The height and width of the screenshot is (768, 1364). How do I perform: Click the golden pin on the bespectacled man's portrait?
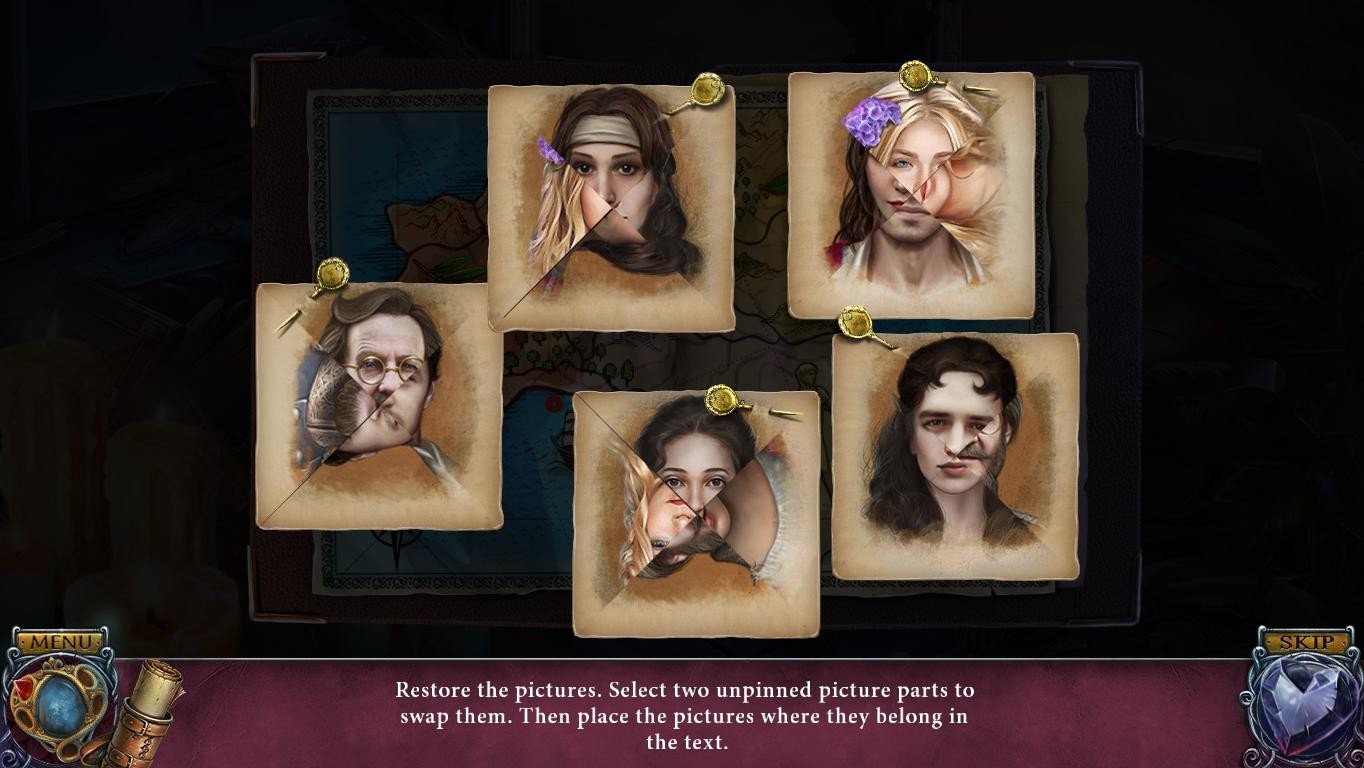coord(330,273)
